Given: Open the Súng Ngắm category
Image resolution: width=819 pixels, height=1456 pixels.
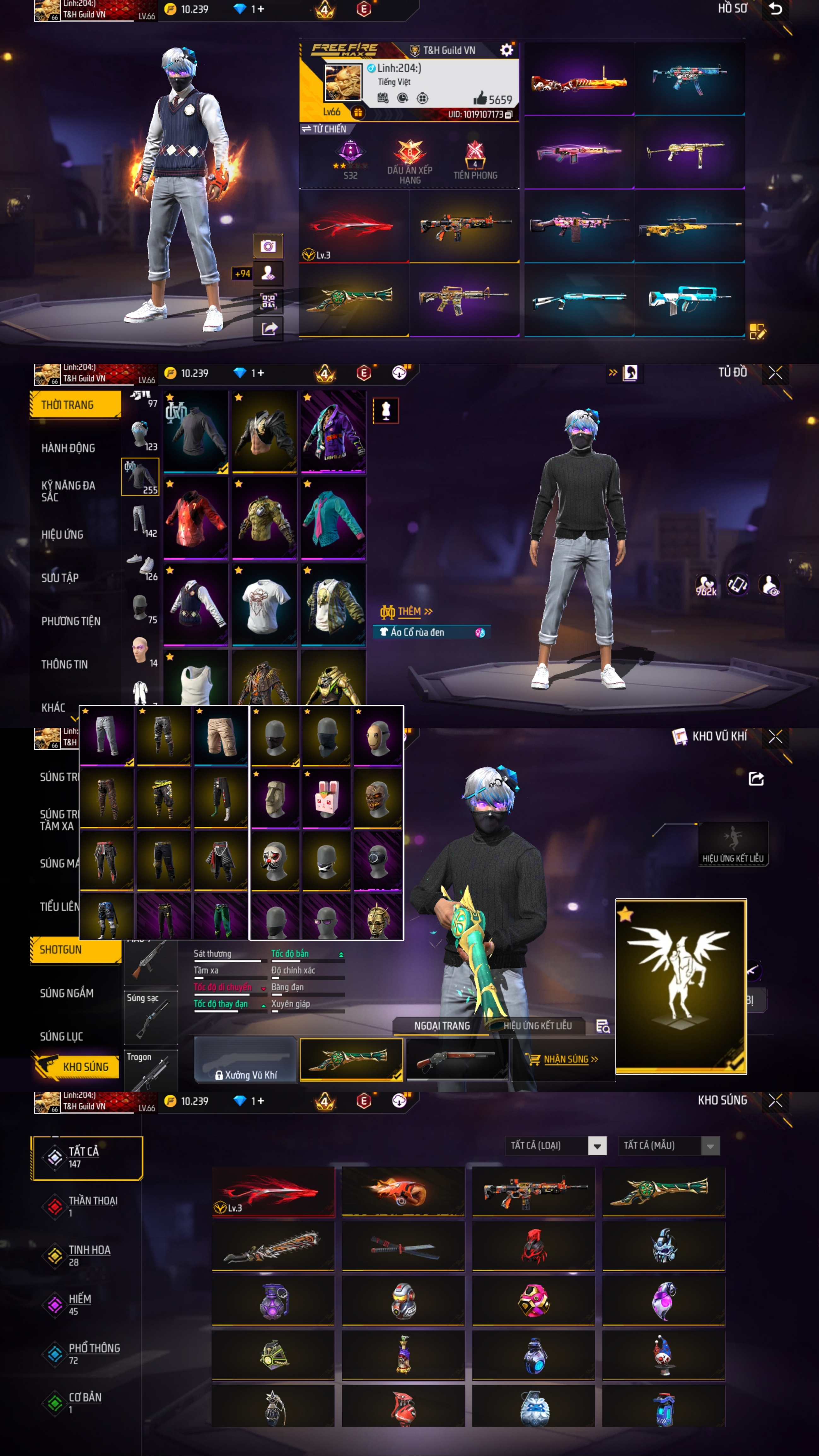Looking at the screenshot, I should [x=67, y=993].
